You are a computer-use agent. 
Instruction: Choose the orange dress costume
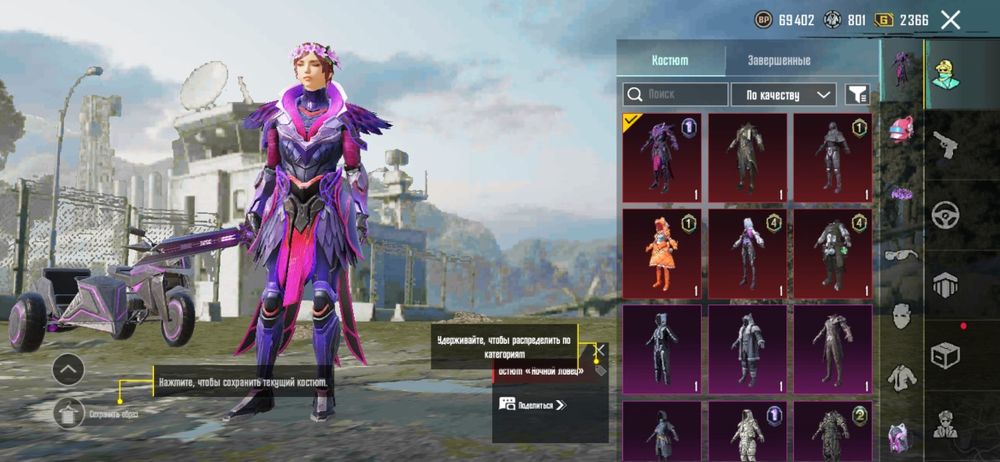[661, 251]
